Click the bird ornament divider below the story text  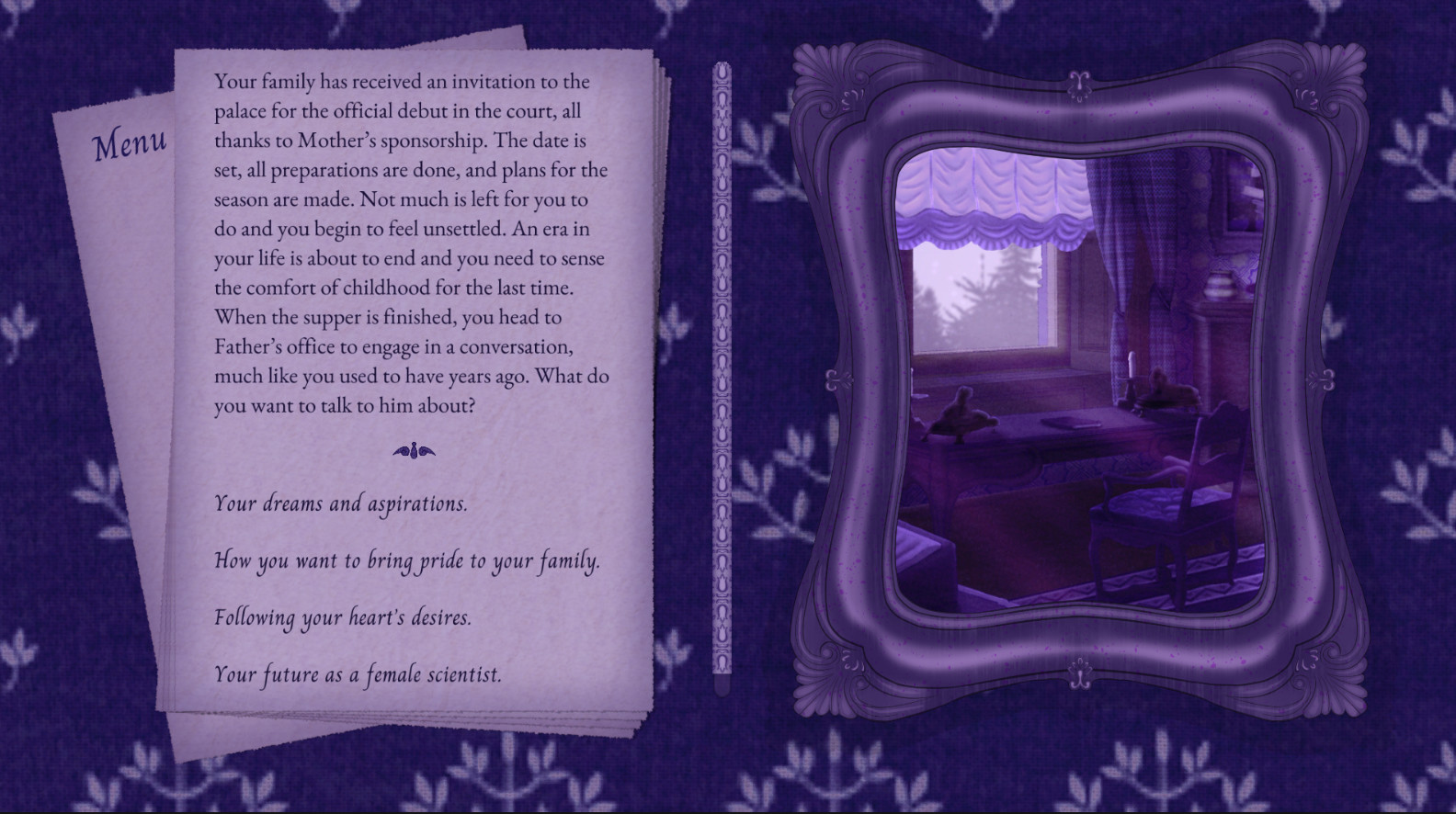coord(413,449)
